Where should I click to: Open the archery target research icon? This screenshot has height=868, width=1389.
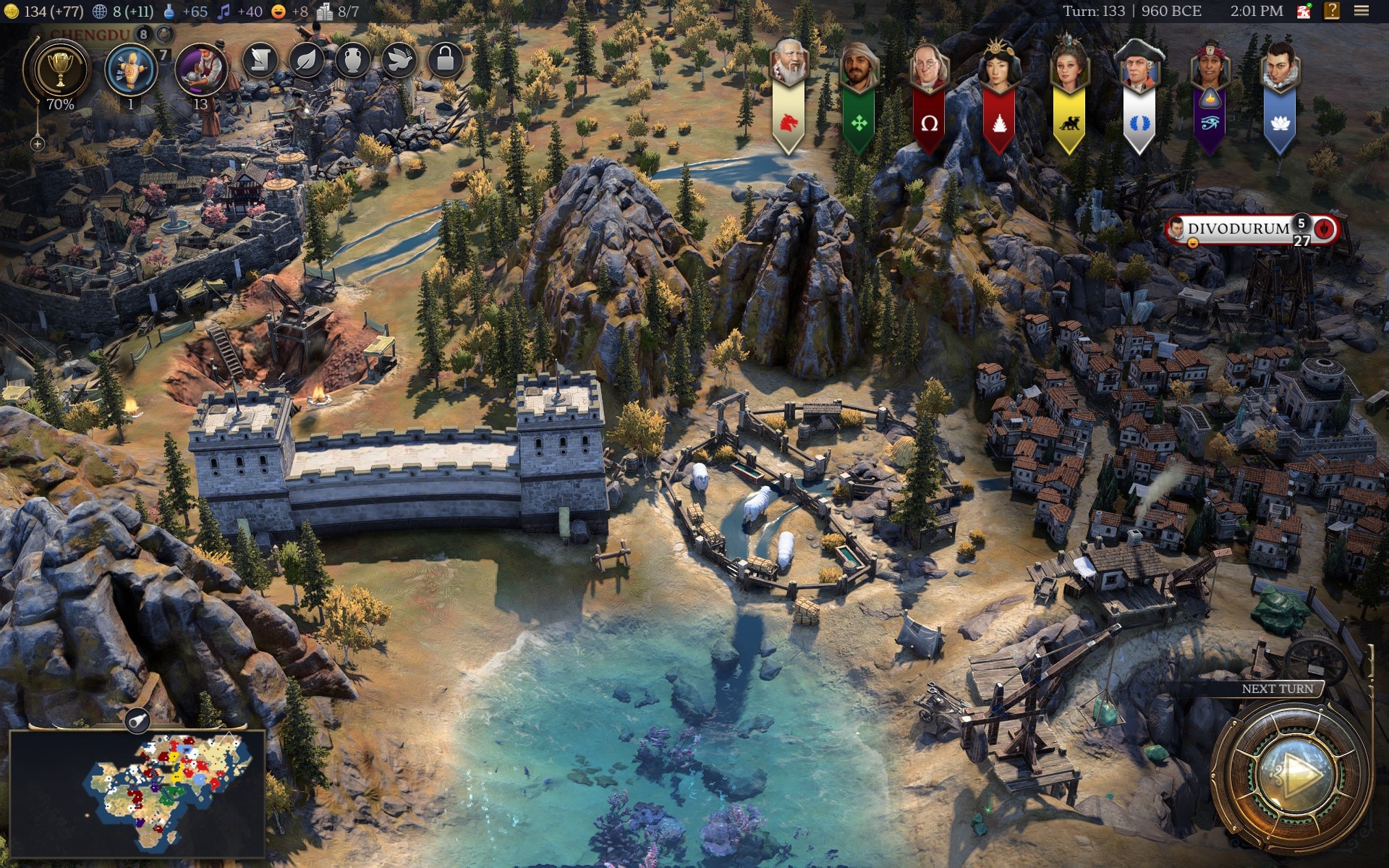[x=130, y=70]
